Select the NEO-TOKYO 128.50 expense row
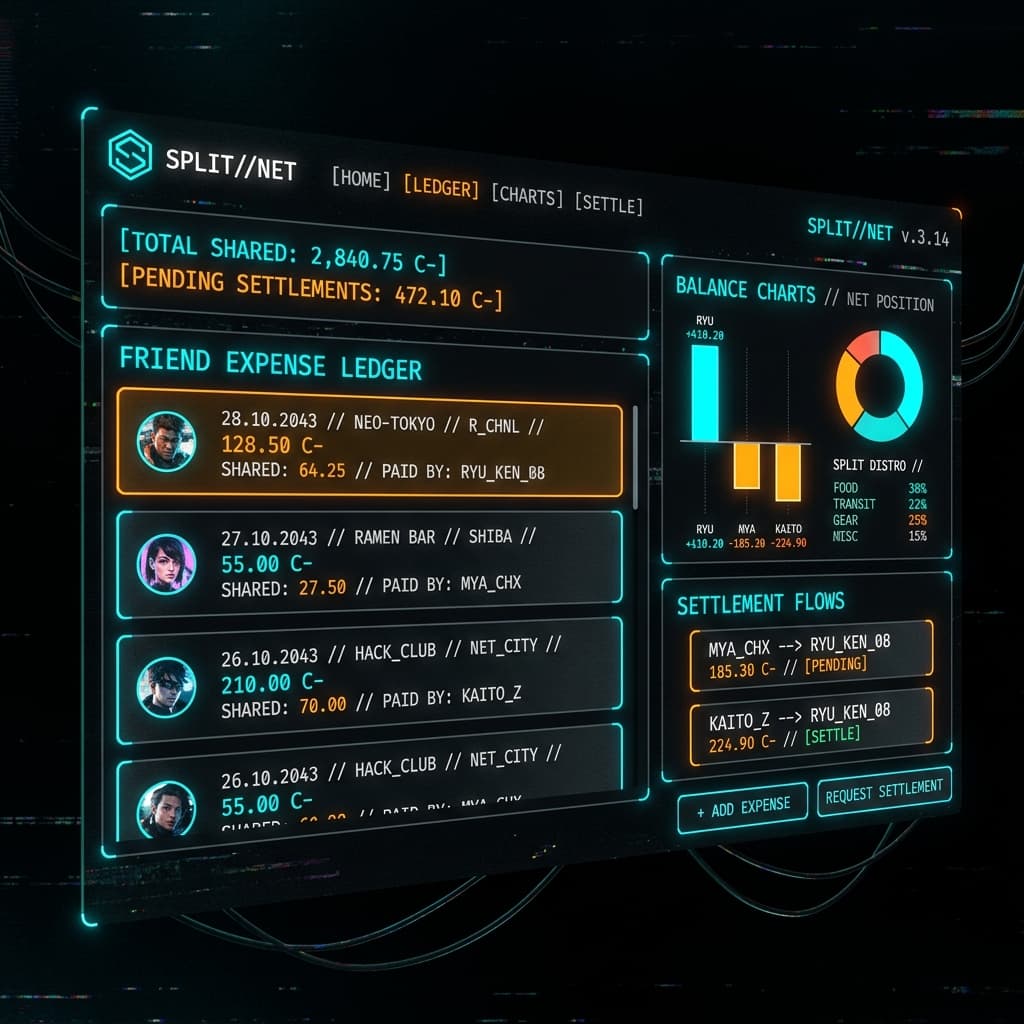The image size is (1024, 1024). 369,448
